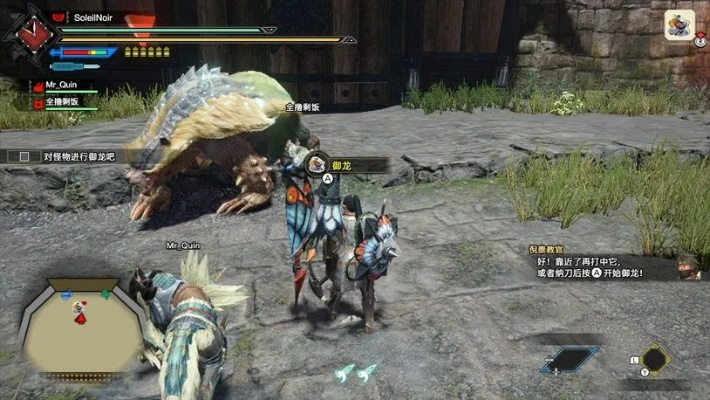The image size is (710, 400).
Task: Click the target monster icon
Action: 680,24
